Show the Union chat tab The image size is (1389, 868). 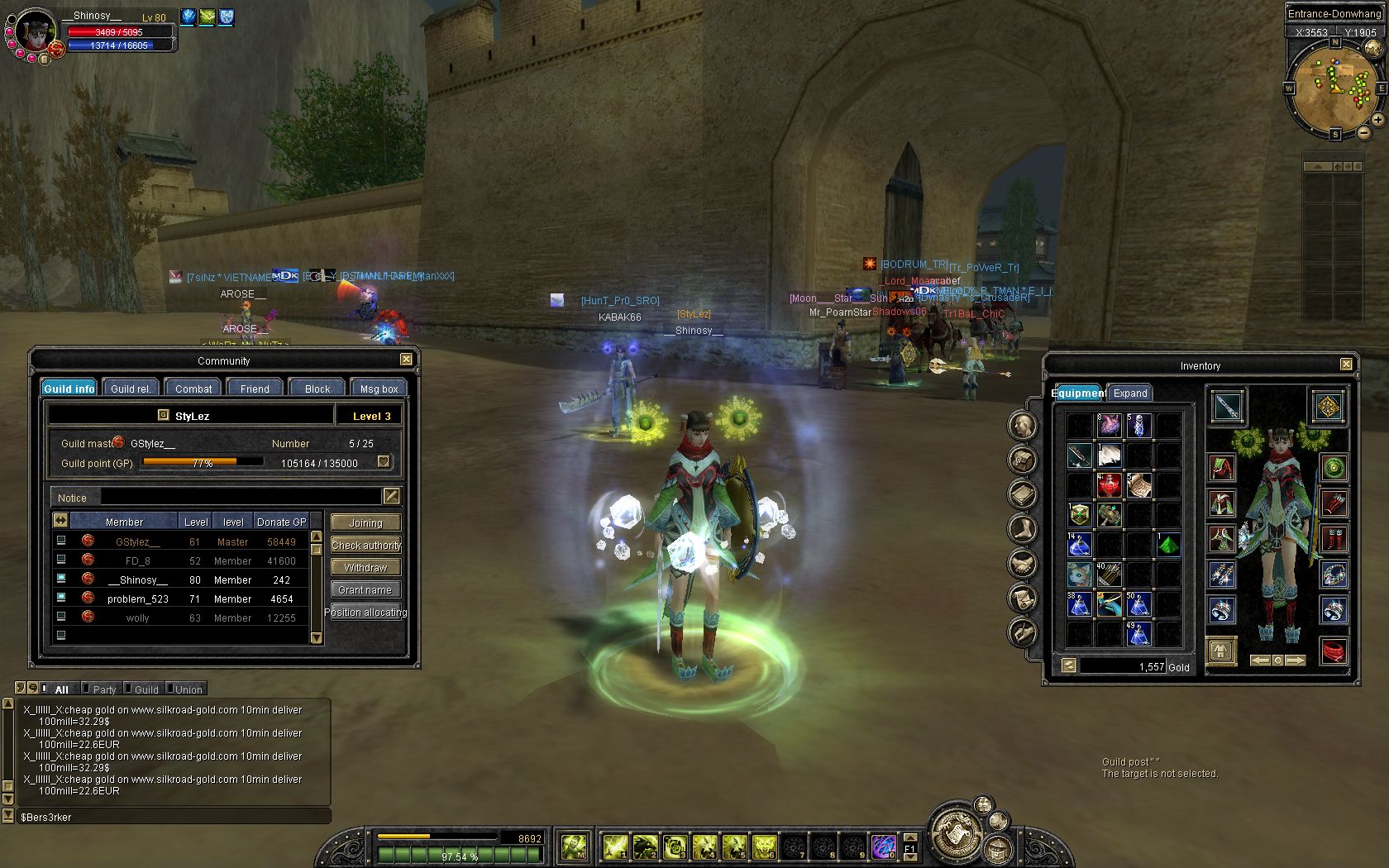coord(189,689)
